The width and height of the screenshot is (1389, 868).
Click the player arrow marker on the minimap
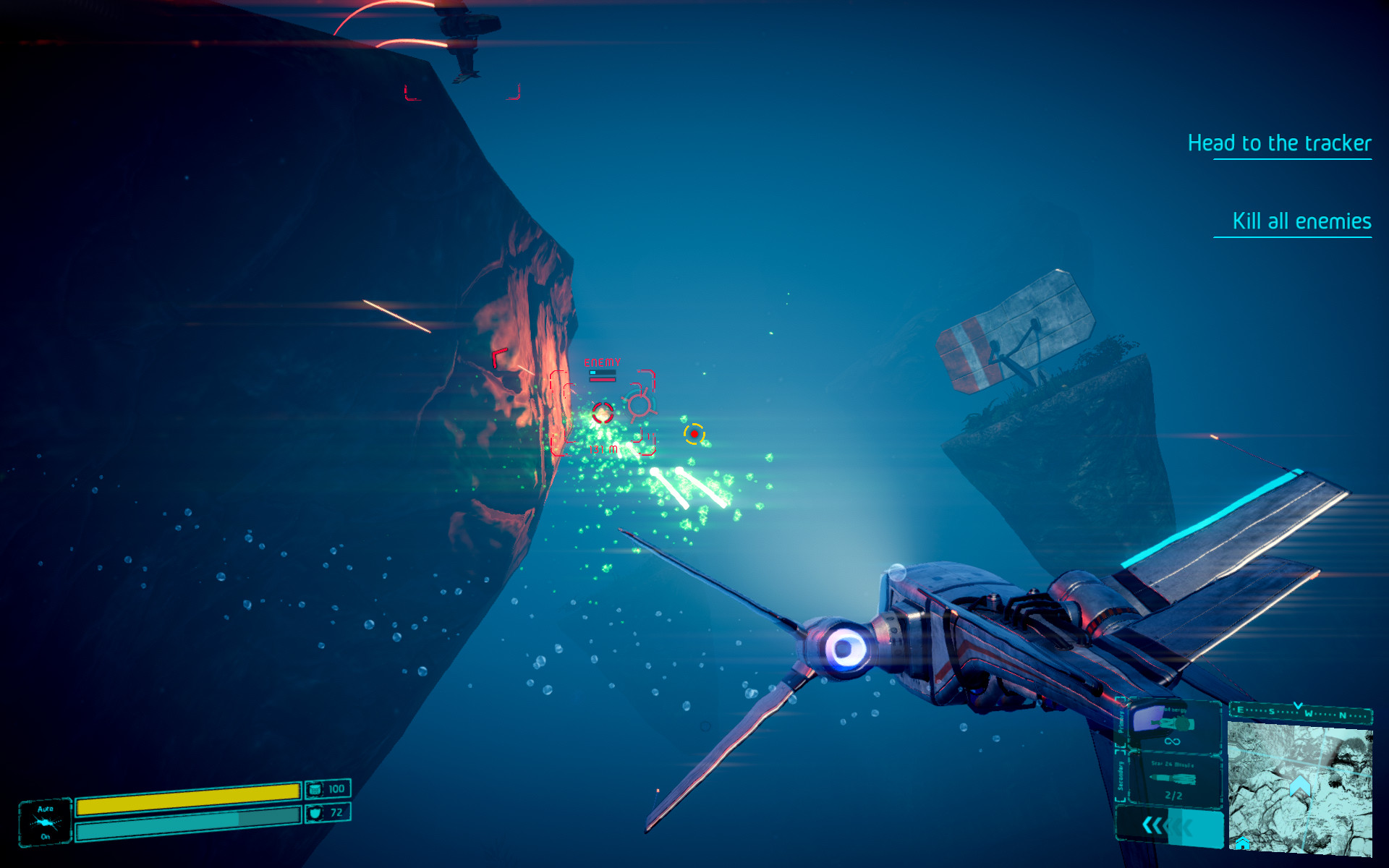click(x=1299, y=785)
